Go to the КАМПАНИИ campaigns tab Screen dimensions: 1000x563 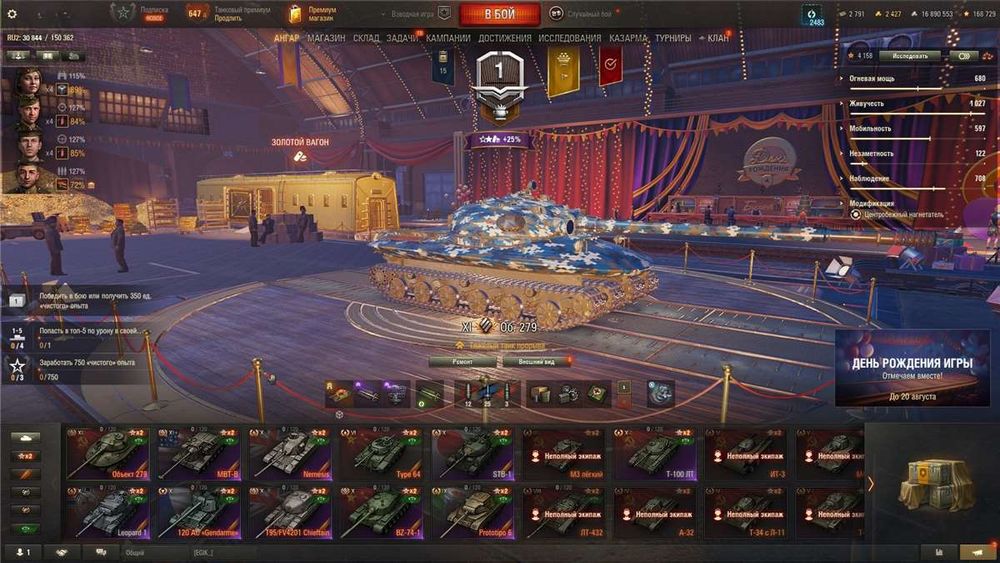pyautogui.click(x=448, y=38)
